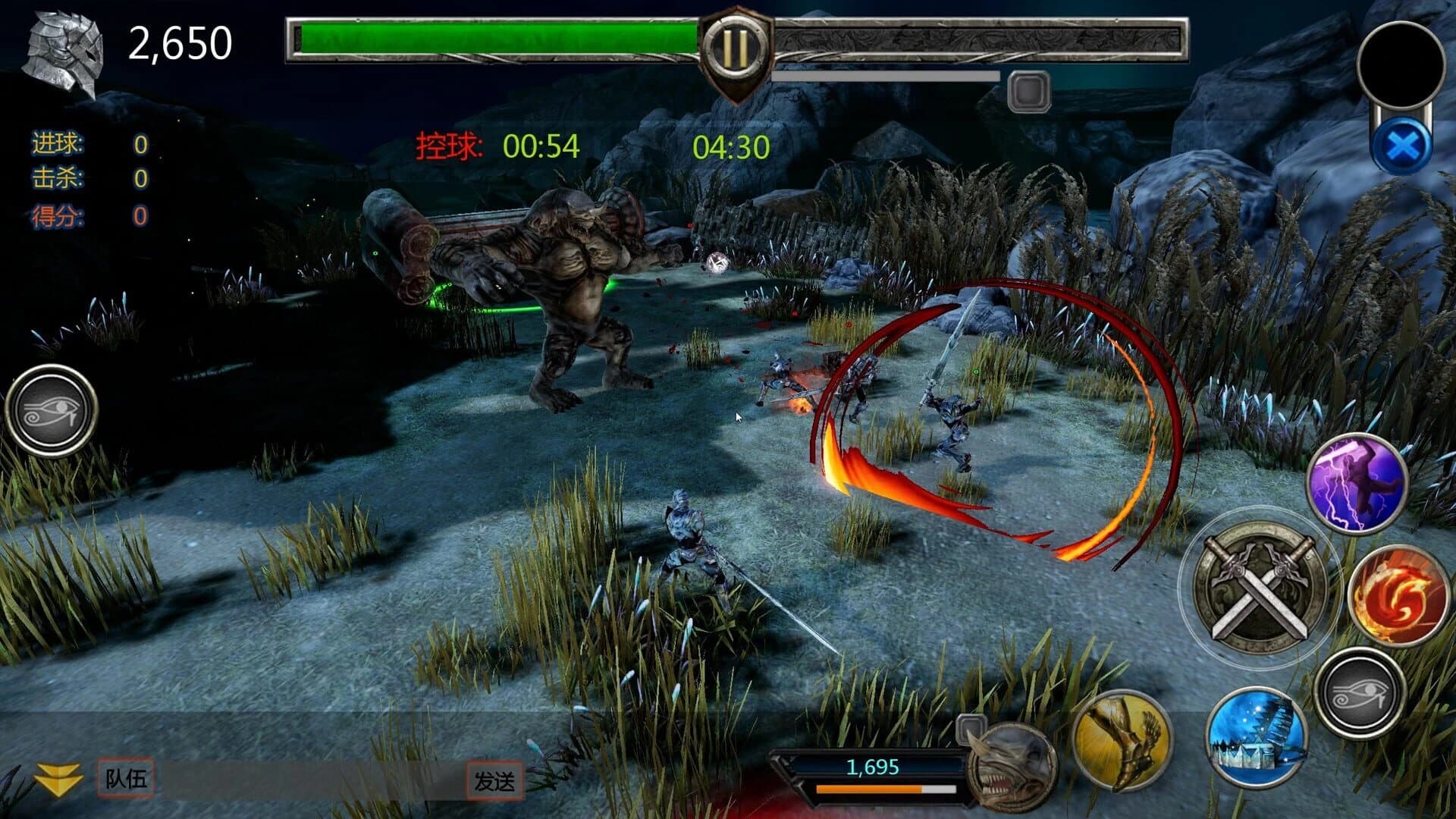The height and width of the screenshot is (819, 1456).
Task: Click the helmet icon next to the score
Action: (x=64, y=49)
